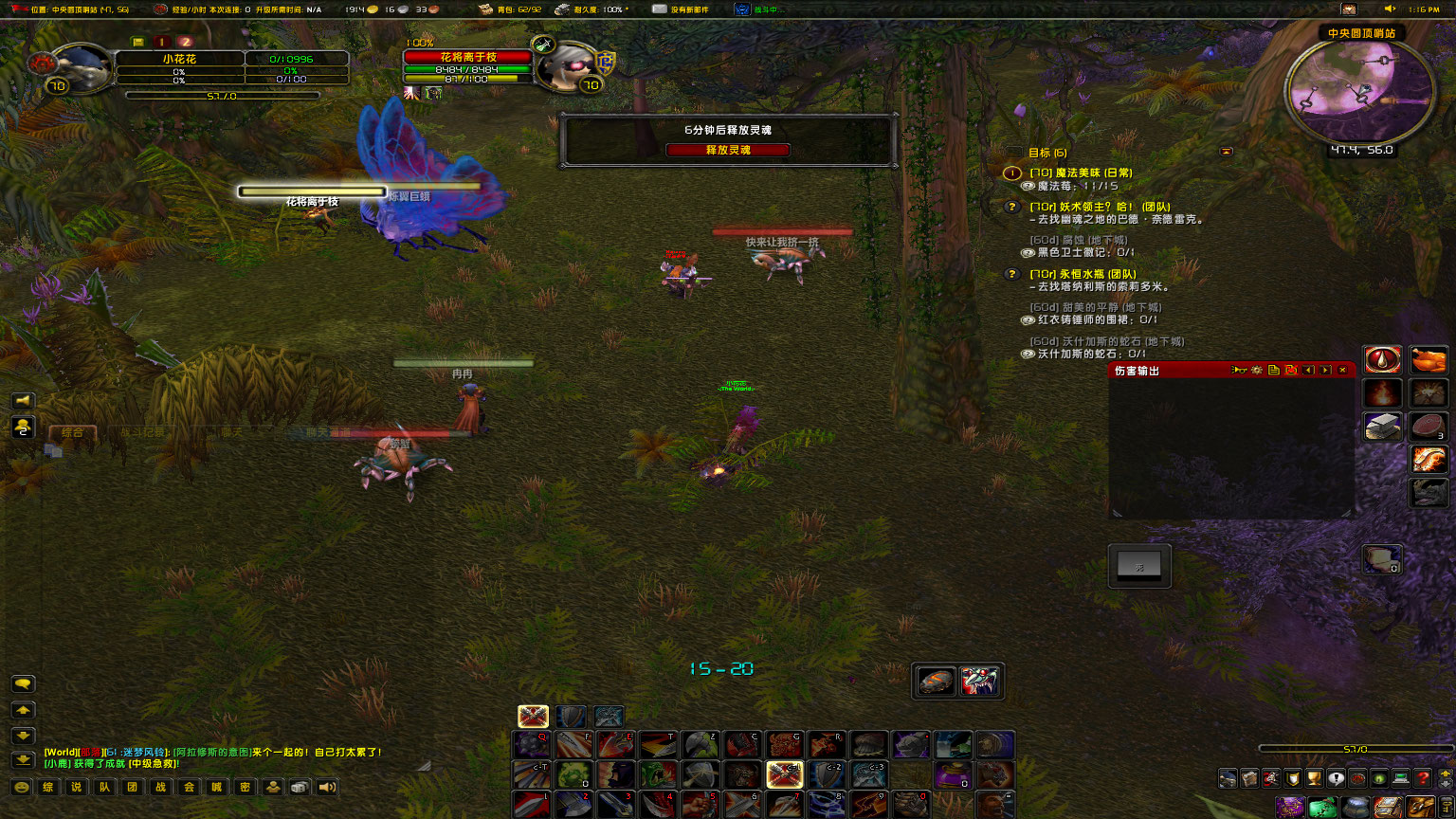Image resolution: width=1456 pixels, height=819 pixels.
Task: Switch to the 综合 chat tab
Action: coord(74,431)
